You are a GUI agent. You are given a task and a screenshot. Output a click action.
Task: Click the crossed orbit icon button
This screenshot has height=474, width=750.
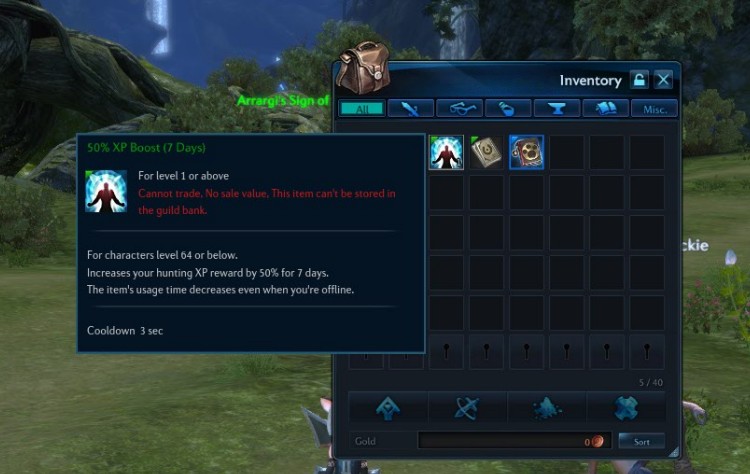[x=467, y=407]
